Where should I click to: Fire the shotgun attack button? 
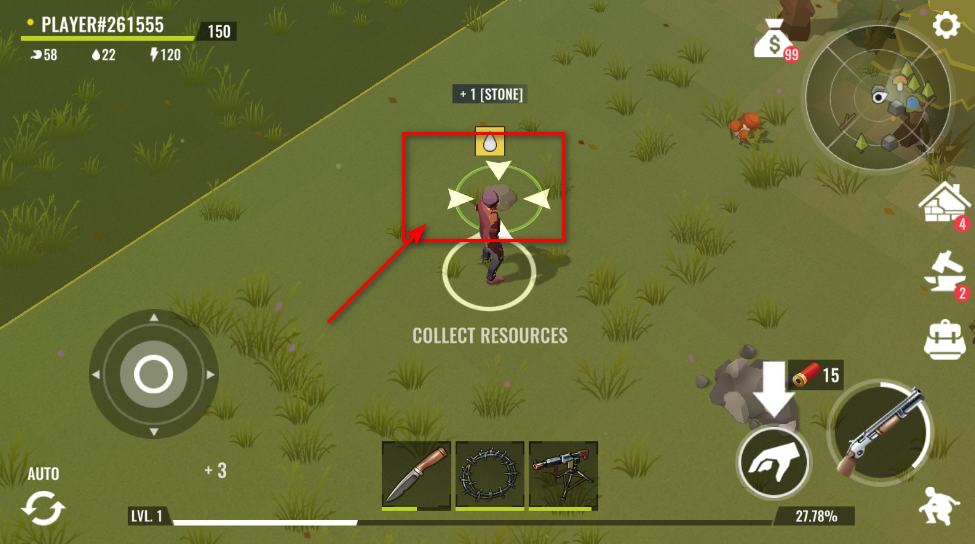(x=882, y=432)
